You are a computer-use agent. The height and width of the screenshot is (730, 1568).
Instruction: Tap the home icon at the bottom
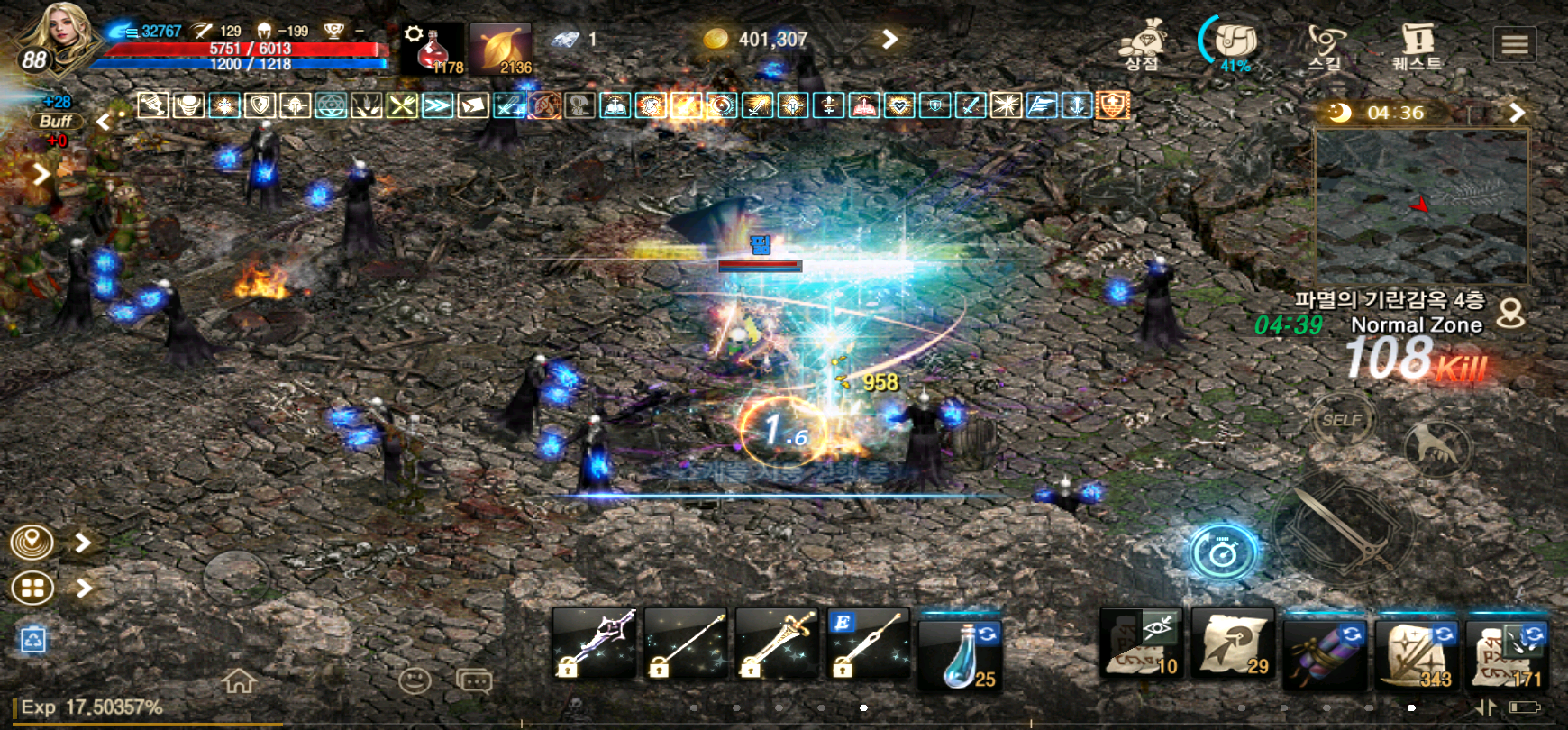[239, 680]
